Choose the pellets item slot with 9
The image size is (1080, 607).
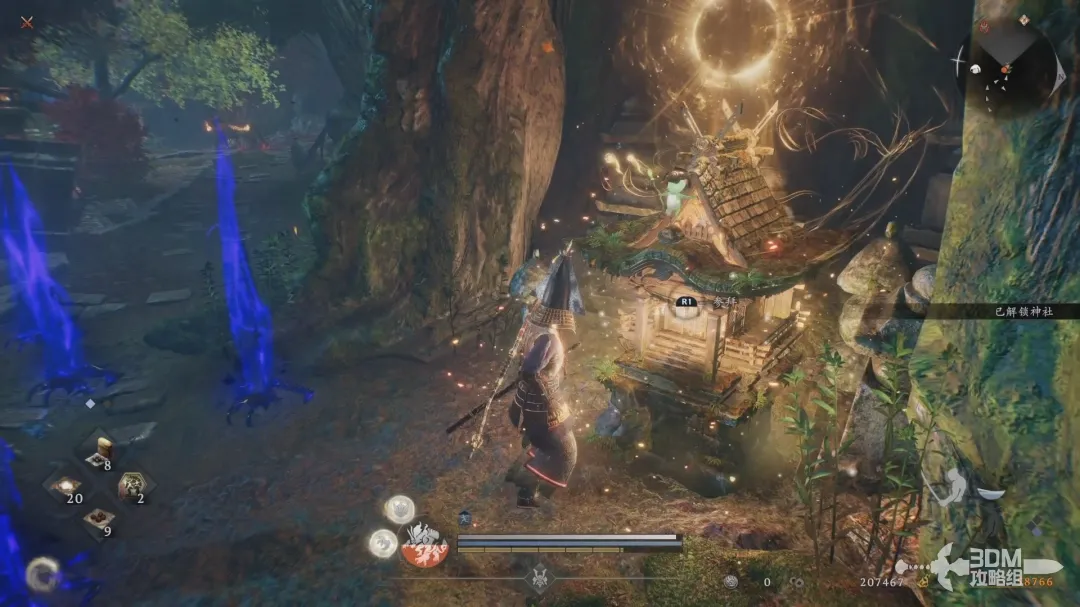coord(99,519)
